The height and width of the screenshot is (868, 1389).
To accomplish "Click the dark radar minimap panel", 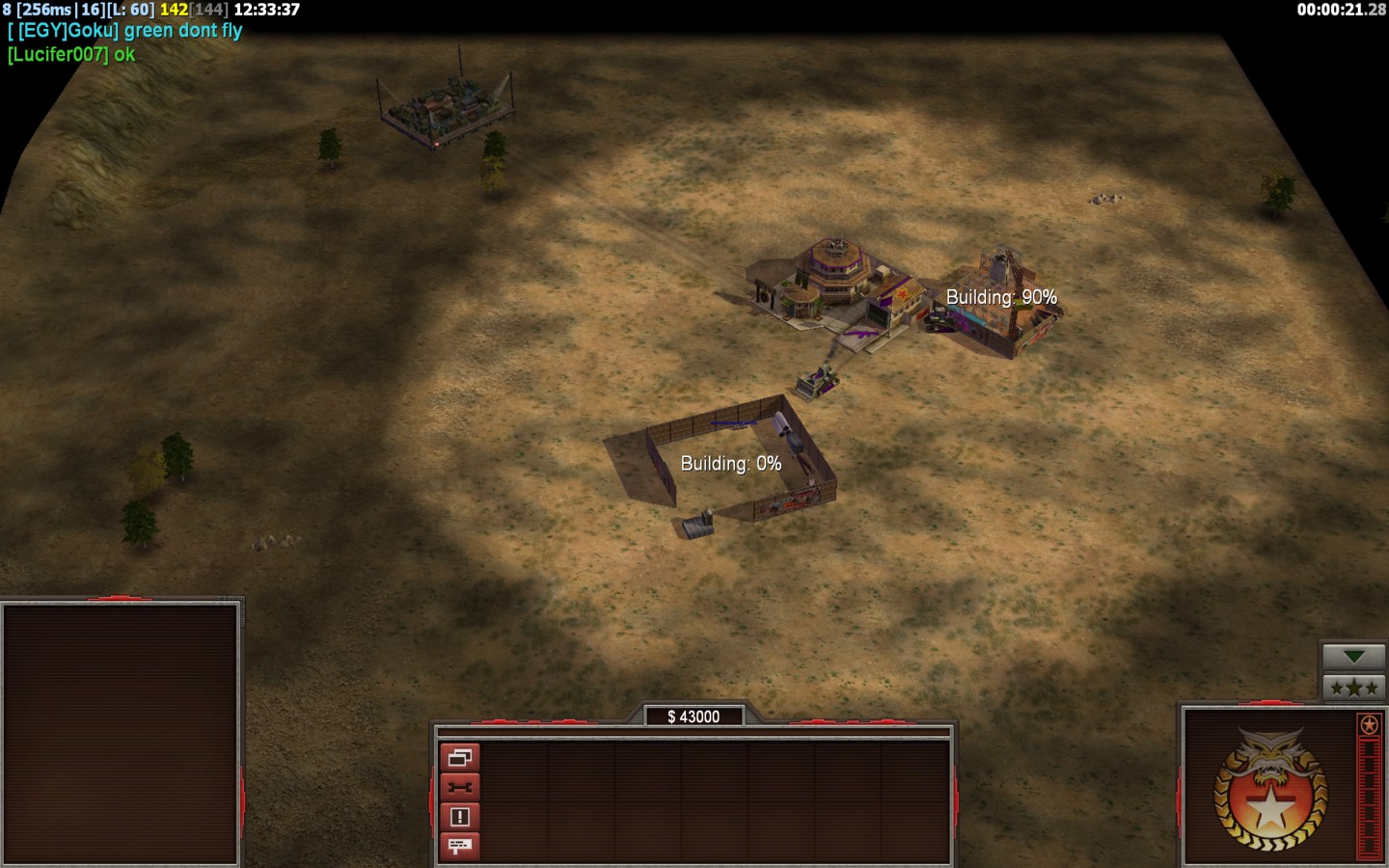I will (121, 733).
